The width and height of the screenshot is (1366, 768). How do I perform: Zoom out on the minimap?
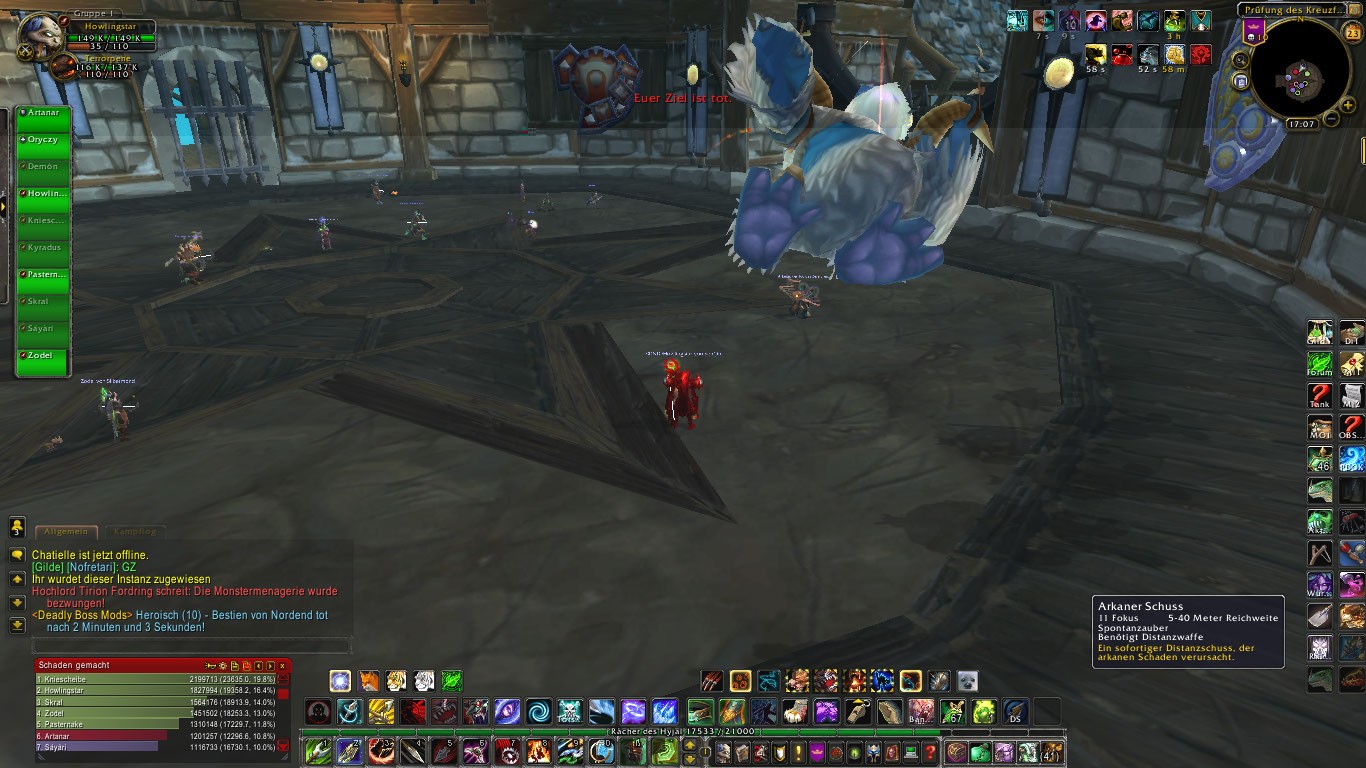(x=1332, y=120)
